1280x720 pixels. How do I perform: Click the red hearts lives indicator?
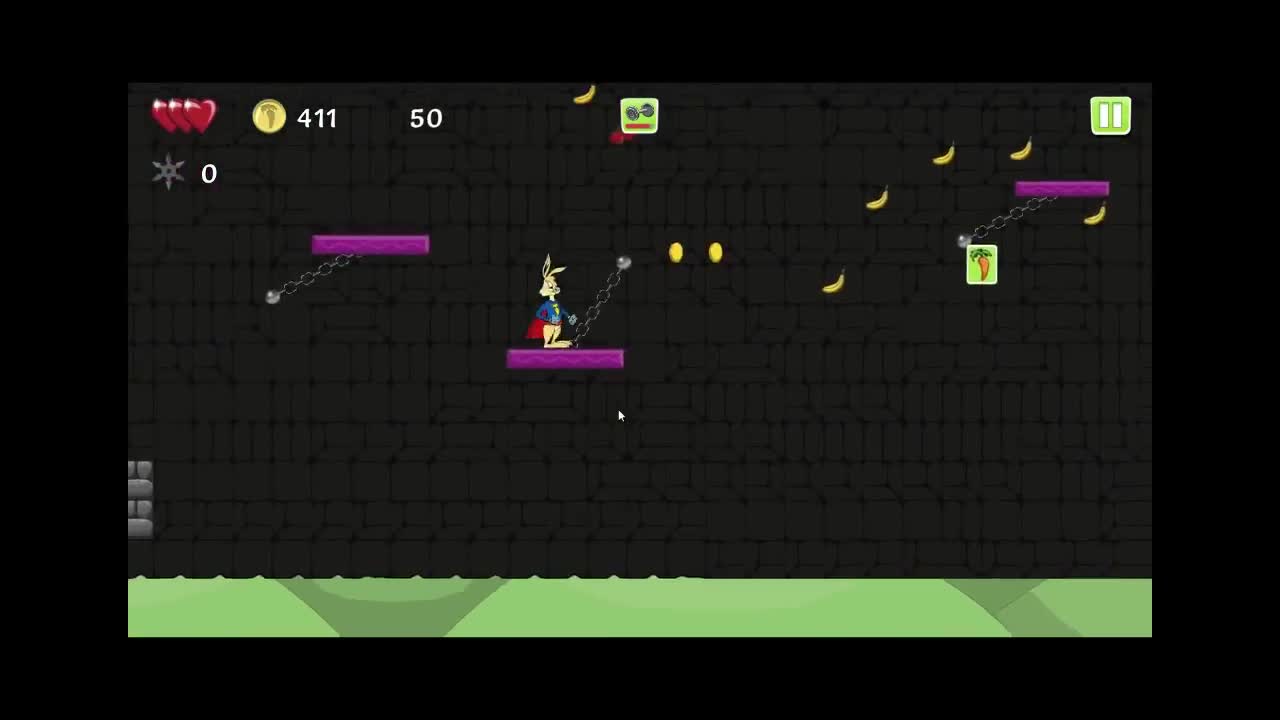click(x=184, y=115)
